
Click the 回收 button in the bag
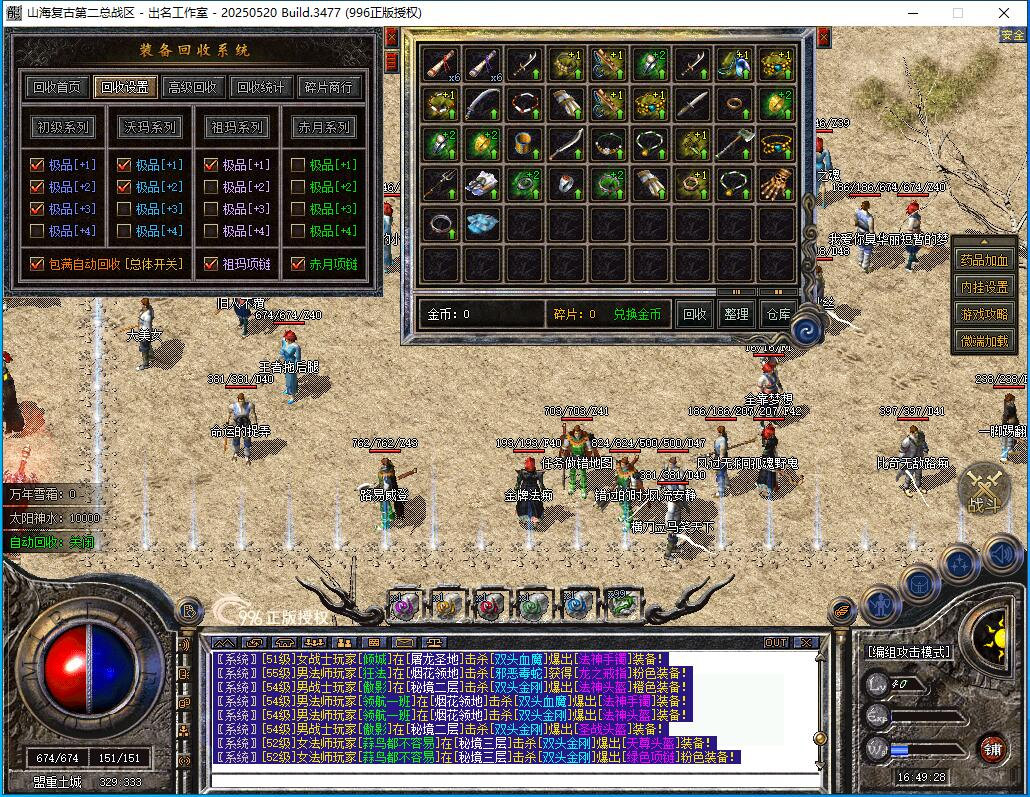tap(695, 314)
